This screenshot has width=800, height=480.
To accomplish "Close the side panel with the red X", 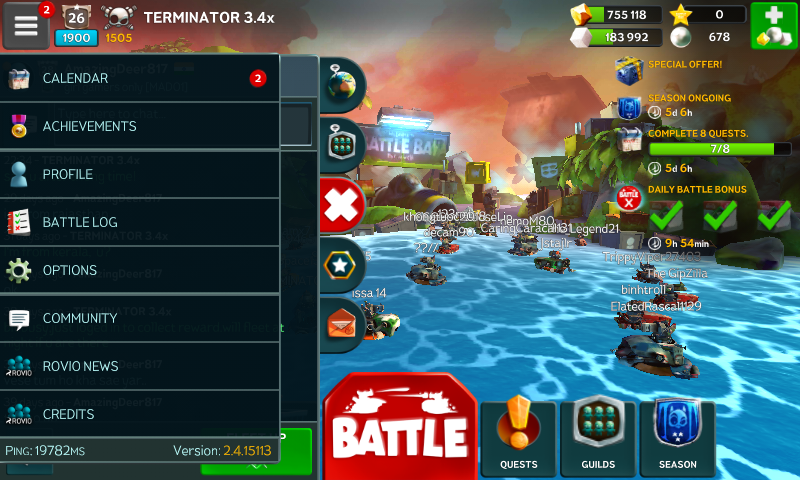I will (343, 207).
